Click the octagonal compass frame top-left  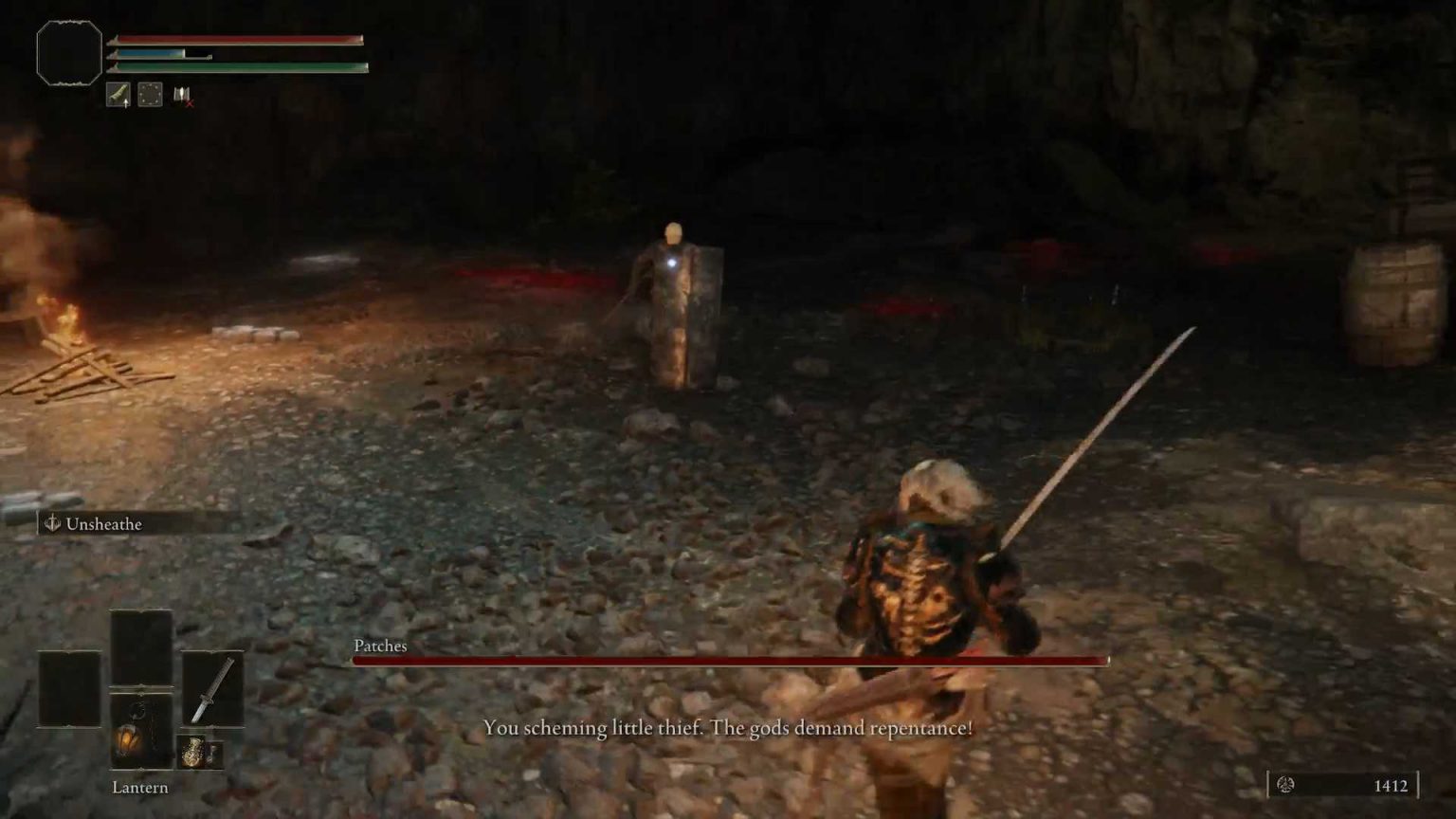tap(68, 54)
